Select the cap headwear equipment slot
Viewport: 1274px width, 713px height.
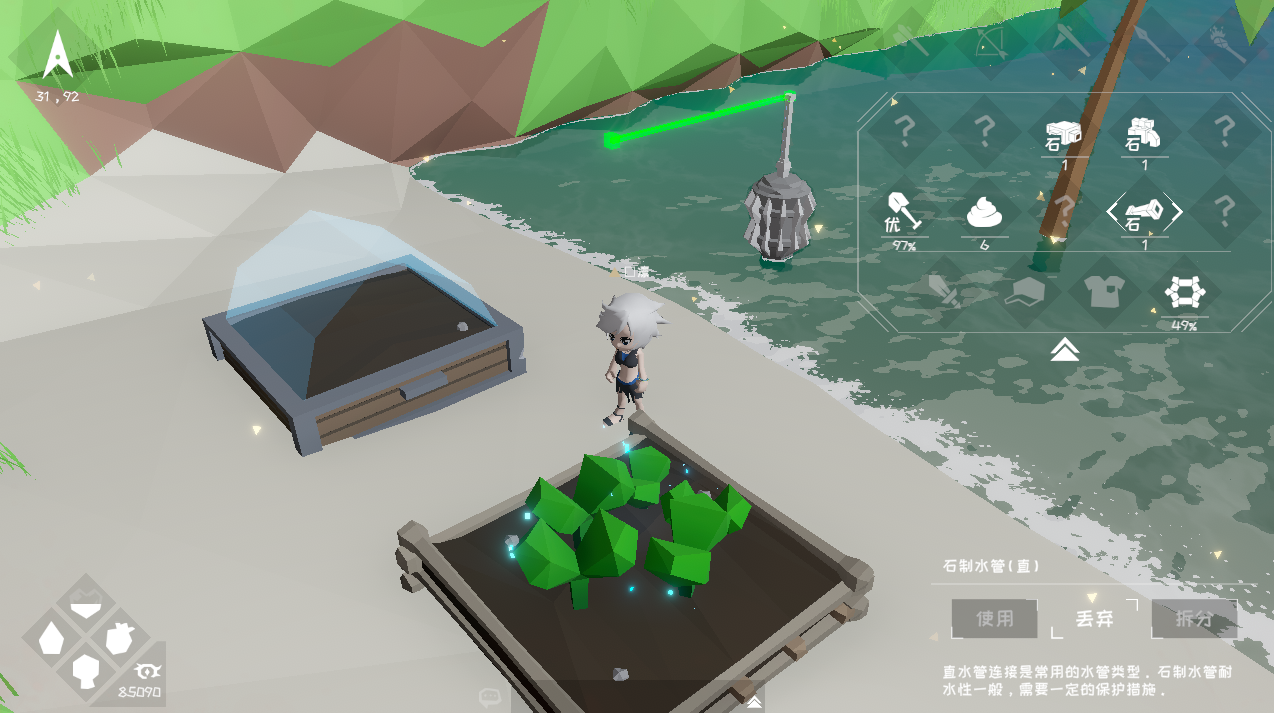click(1024, 293)
